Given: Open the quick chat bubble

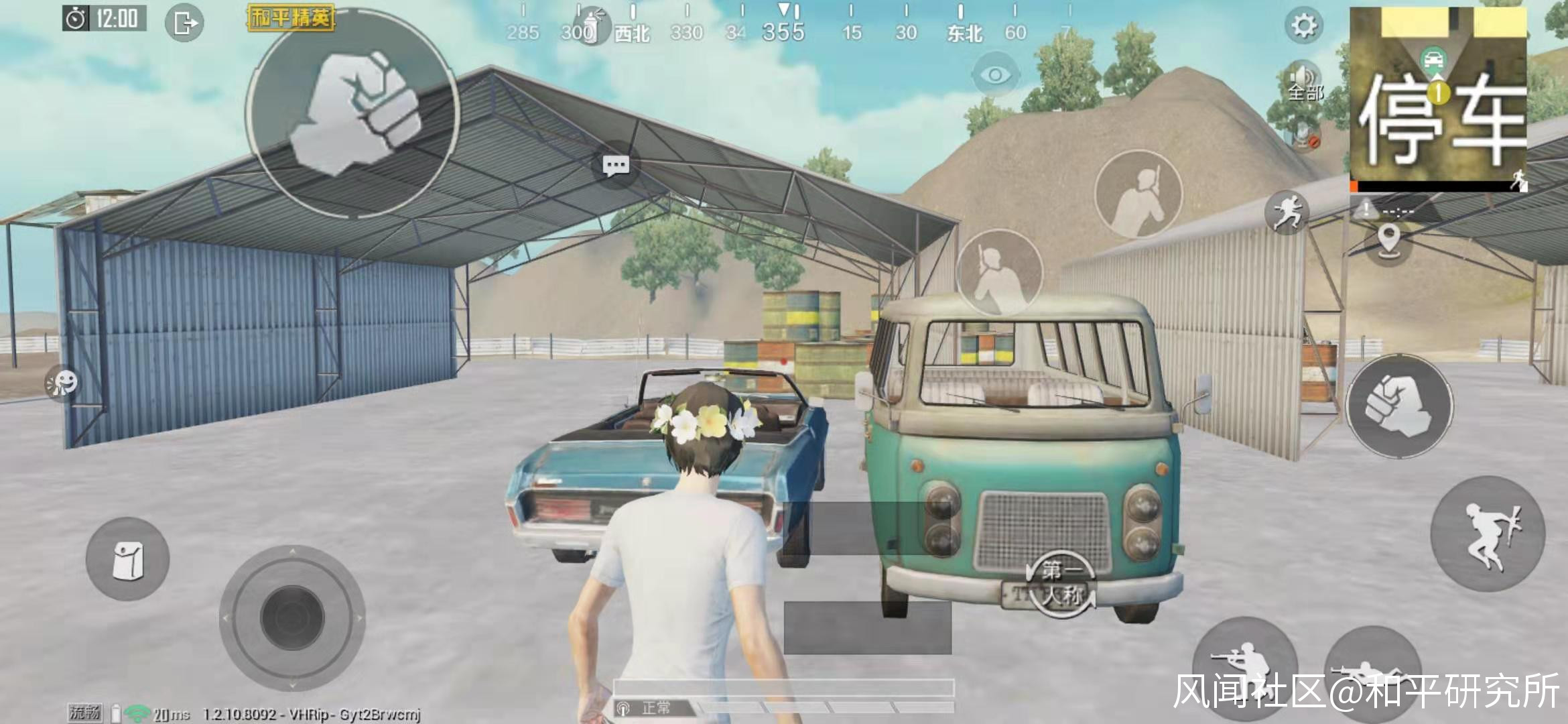Looking at the screenshot, I should pyautogui.click(x=616, y=165).
